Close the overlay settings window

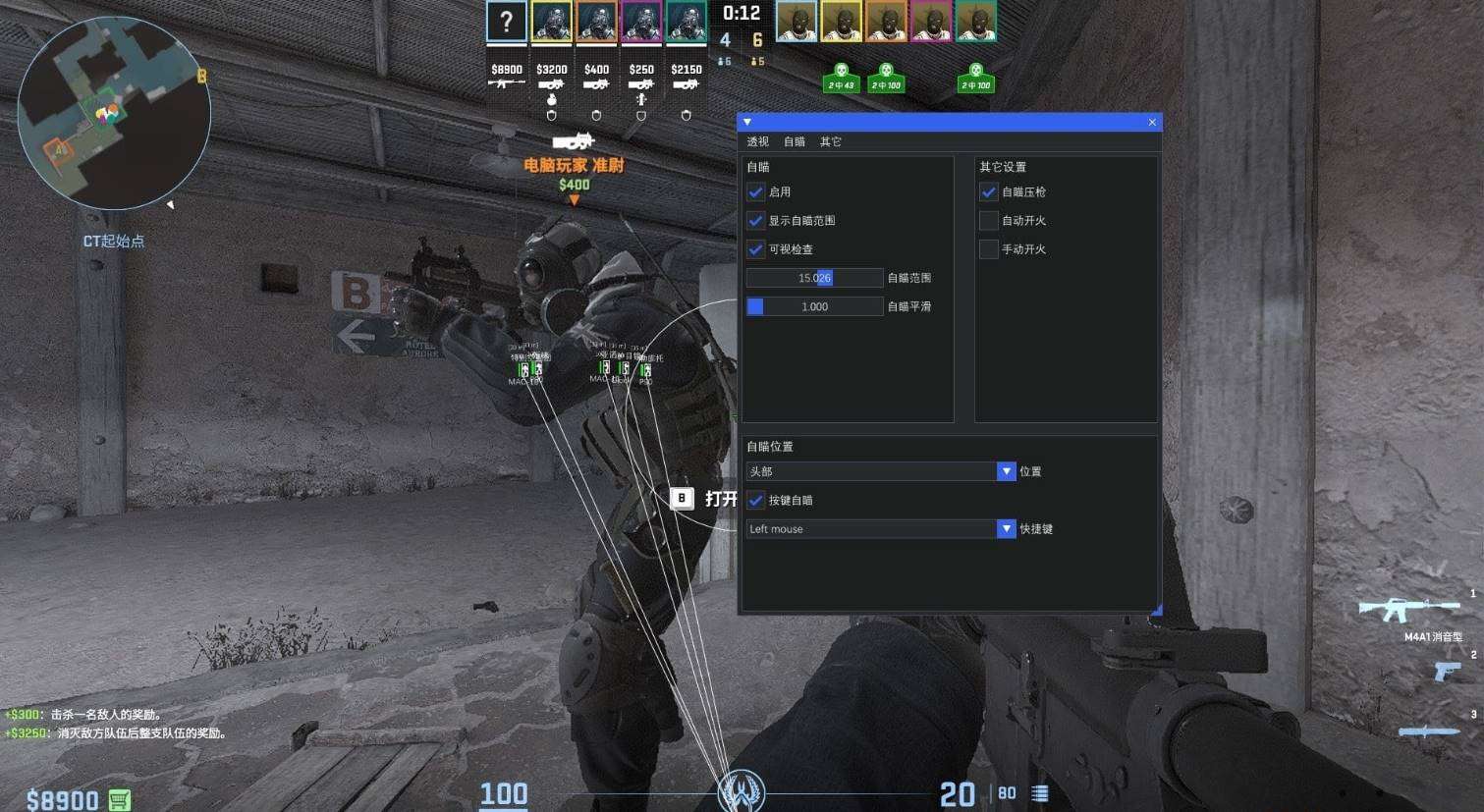[1152, 122]
